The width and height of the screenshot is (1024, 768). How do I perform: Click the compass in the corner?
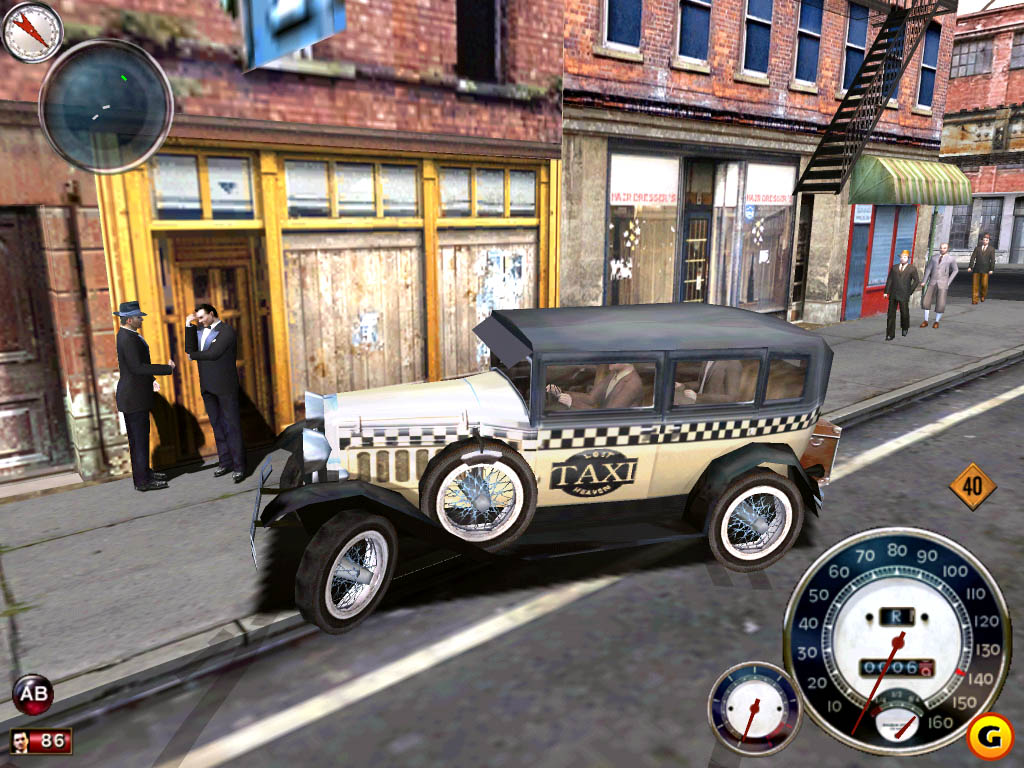coord(32,31)
